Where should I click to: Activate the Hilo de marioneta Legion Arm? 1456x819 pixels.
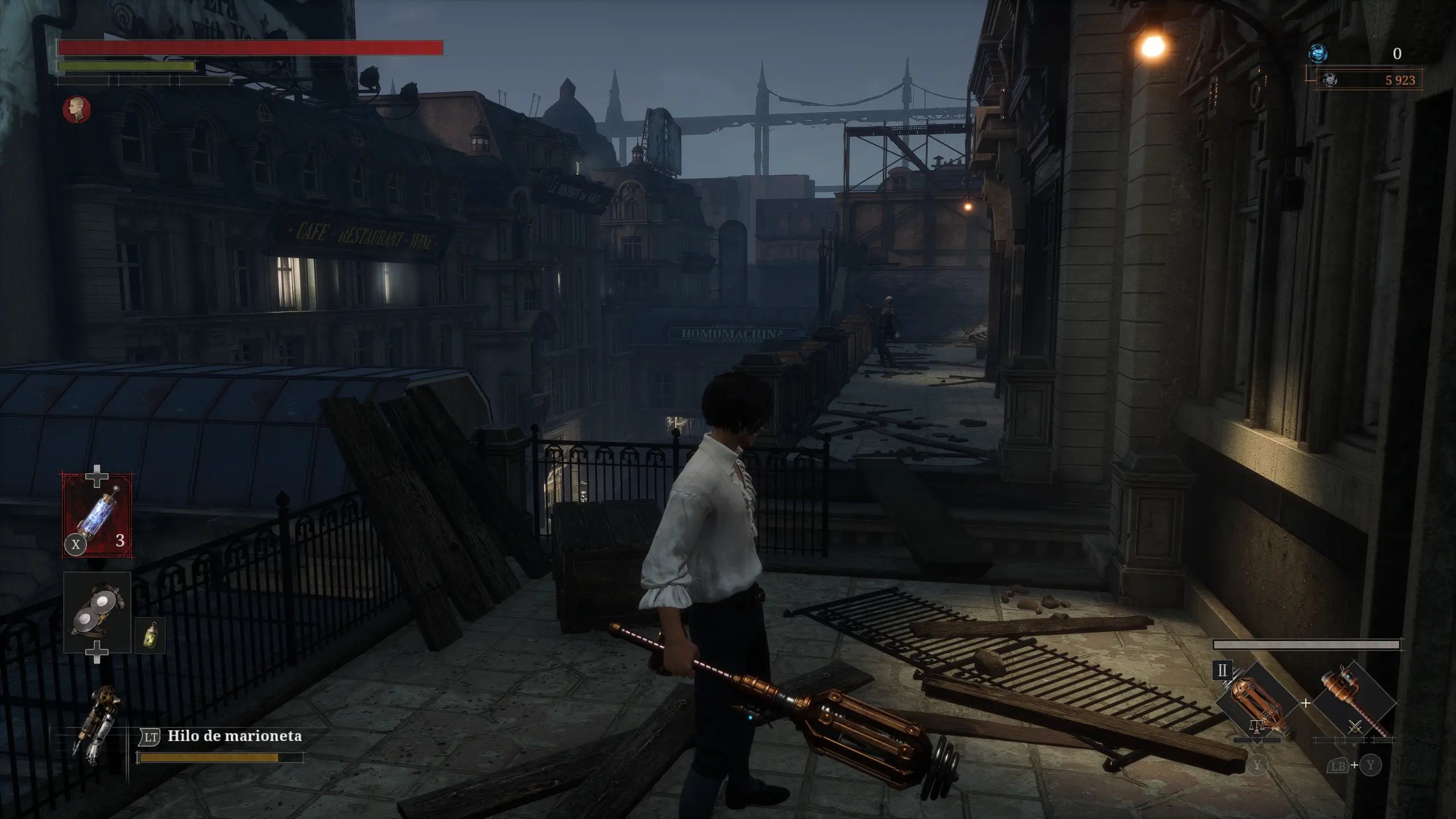click(234, 737)
